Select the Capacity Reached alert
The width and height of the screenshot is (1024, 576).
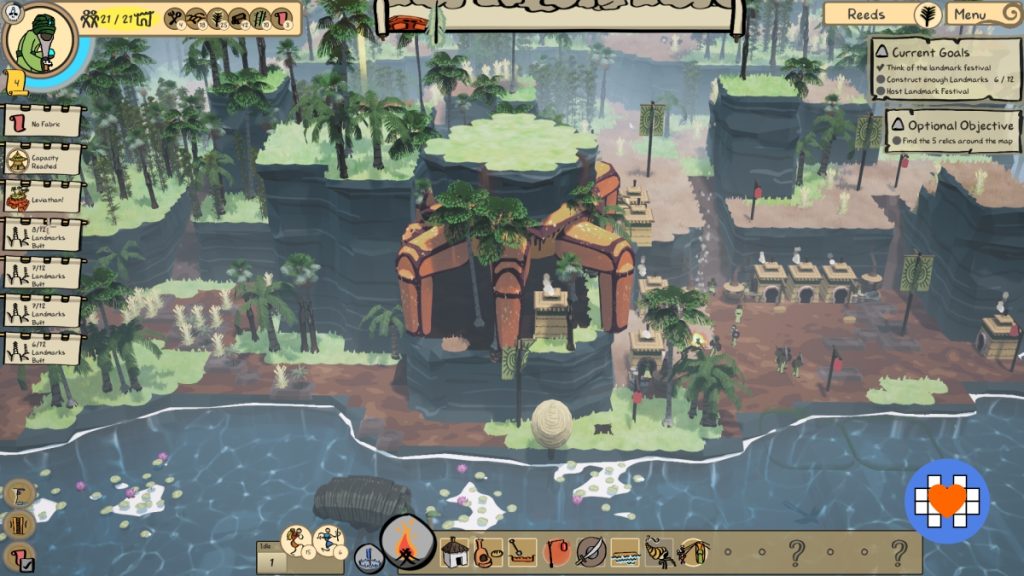pos(43,160)
